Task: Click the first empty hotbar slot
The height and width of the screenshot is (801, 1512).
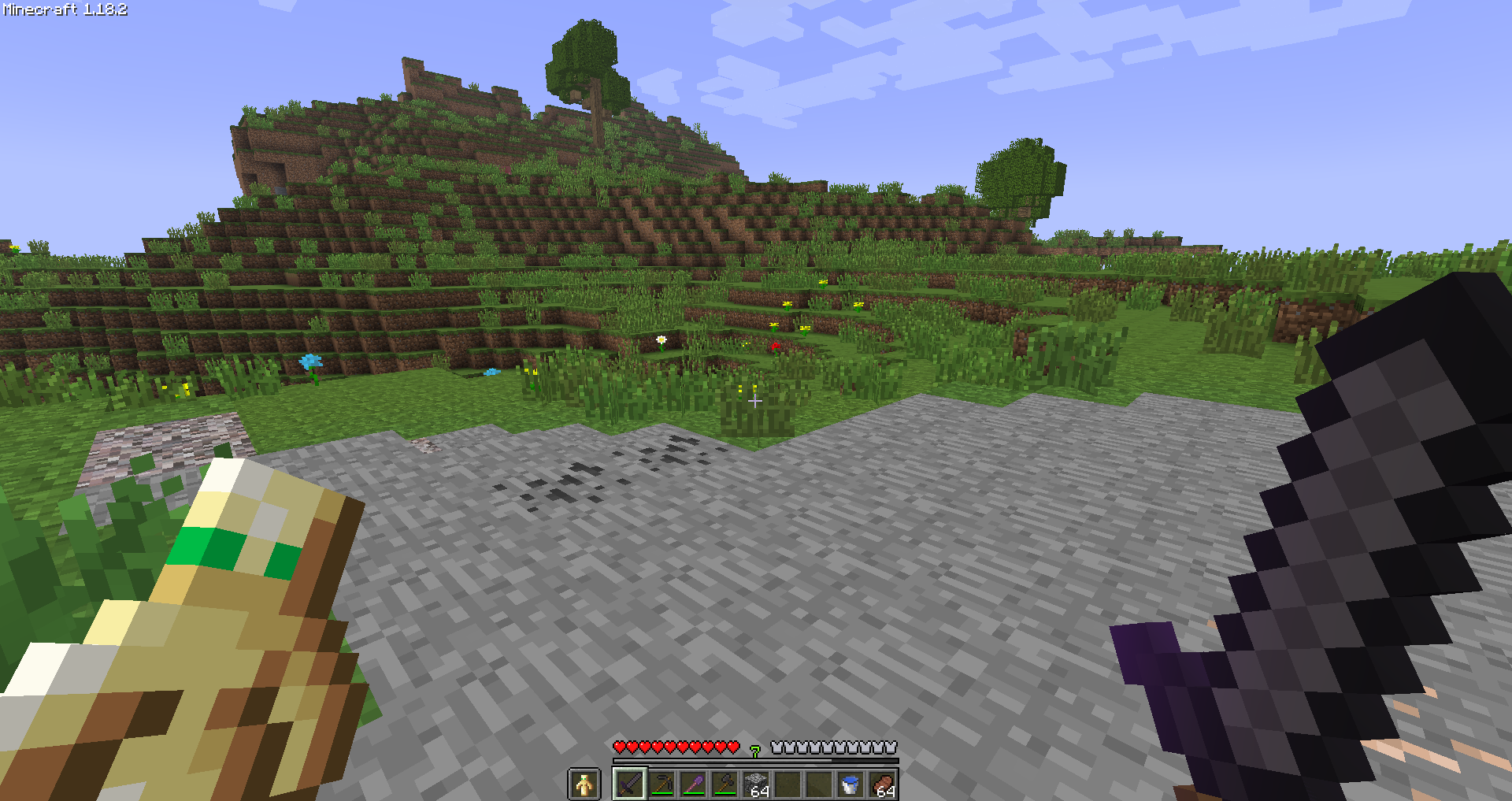Action: click(x=788, y=784)
